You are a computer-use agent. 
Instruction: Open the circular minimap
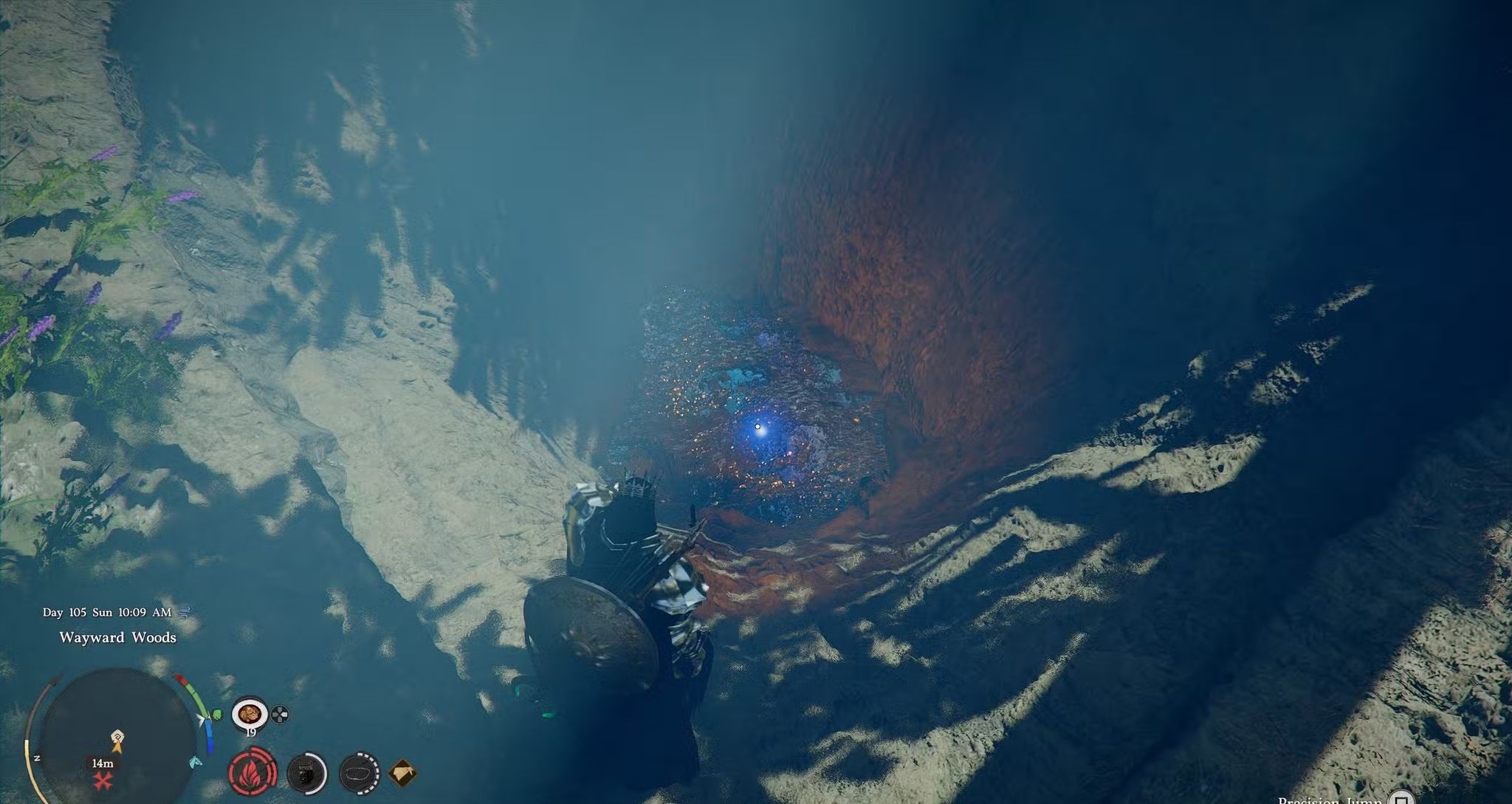click(117, 738)
